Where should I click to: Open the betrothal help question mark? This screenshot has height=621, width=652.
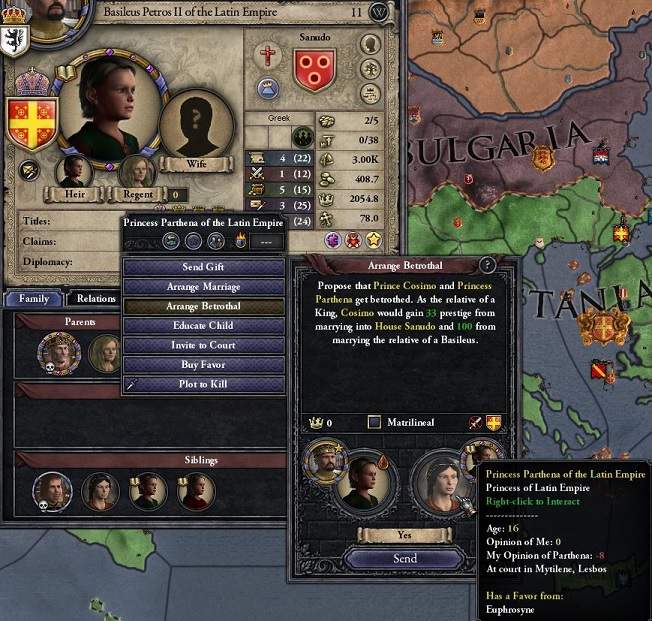click(488, 265)
